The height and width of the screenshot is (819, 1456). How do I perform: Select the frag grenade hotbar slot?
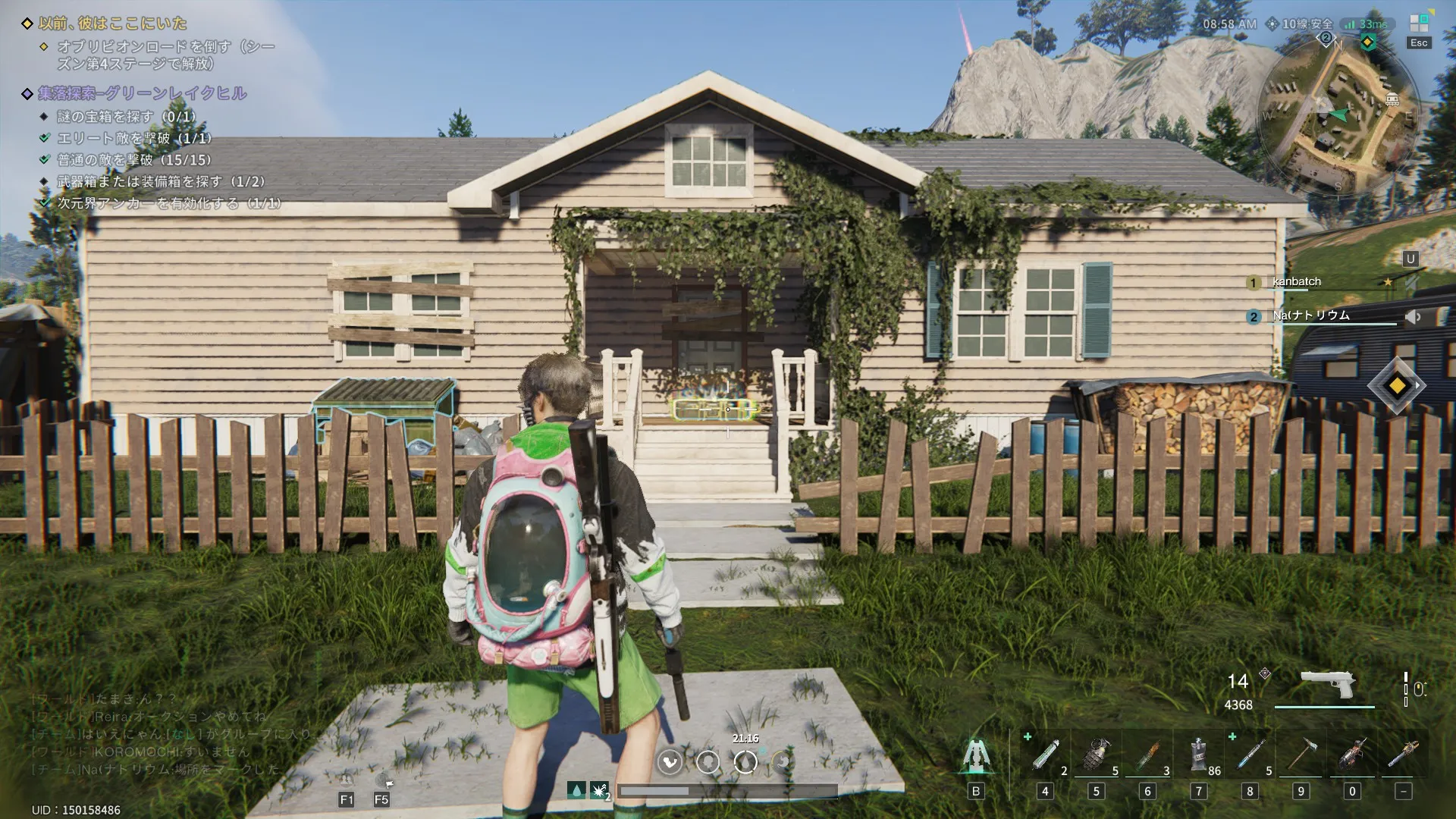(x=1096, y=755)
